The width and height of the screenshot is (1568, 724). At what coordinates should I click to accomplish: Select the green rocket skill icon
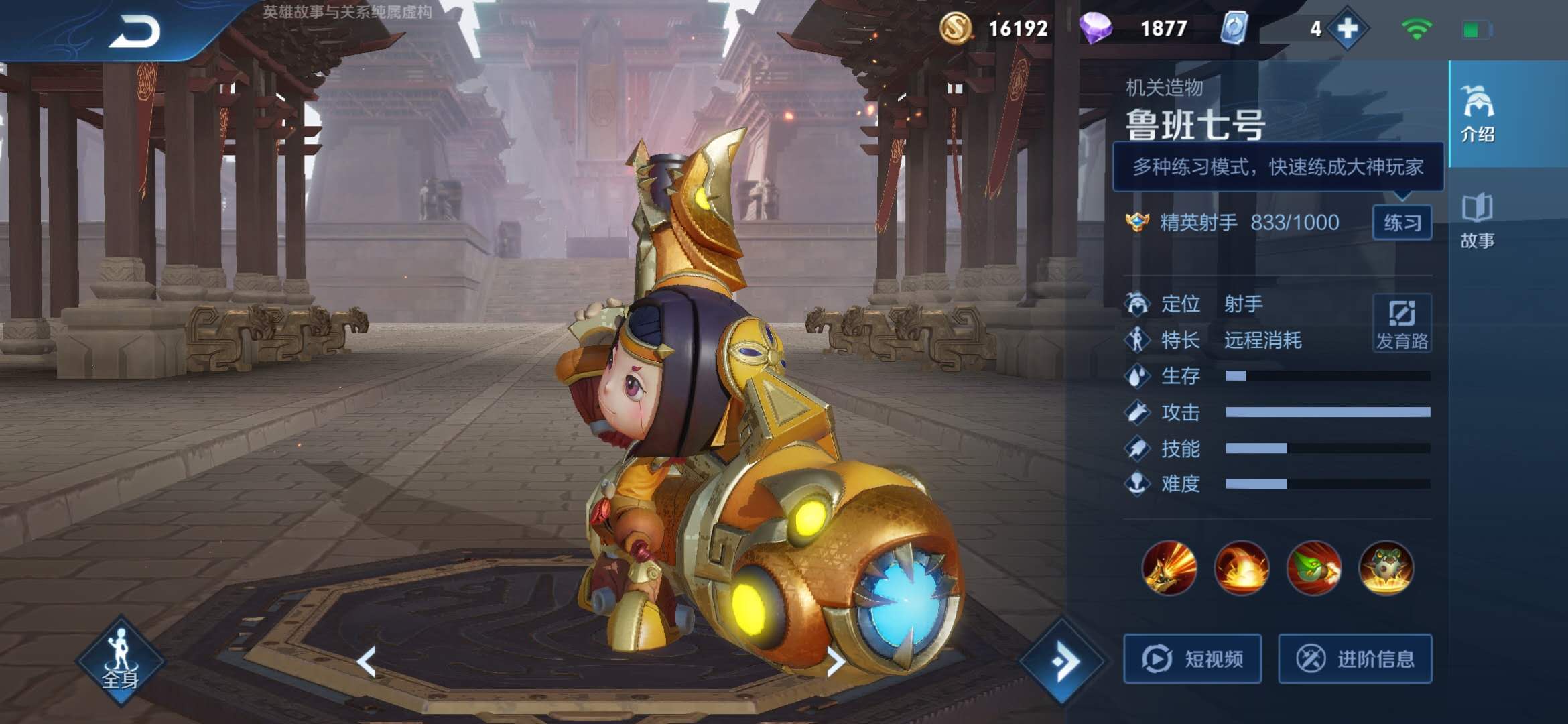1314,568
